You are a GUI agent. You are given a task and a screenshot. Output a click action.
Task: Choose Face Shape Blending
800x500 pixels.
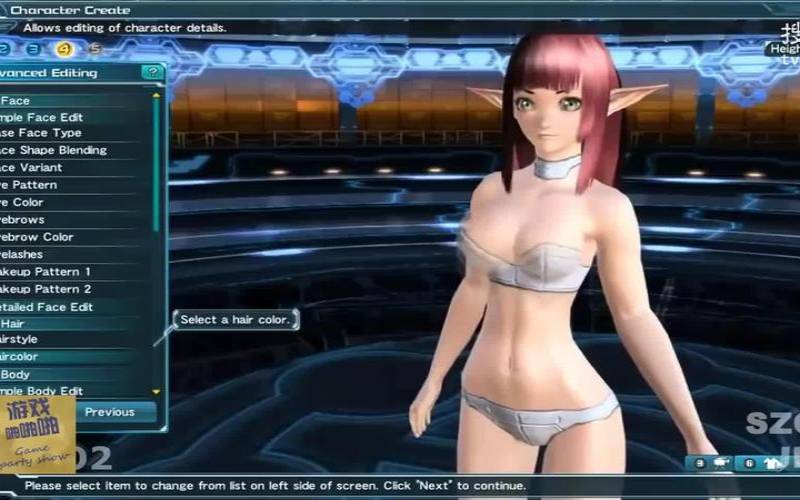(55, 150)
